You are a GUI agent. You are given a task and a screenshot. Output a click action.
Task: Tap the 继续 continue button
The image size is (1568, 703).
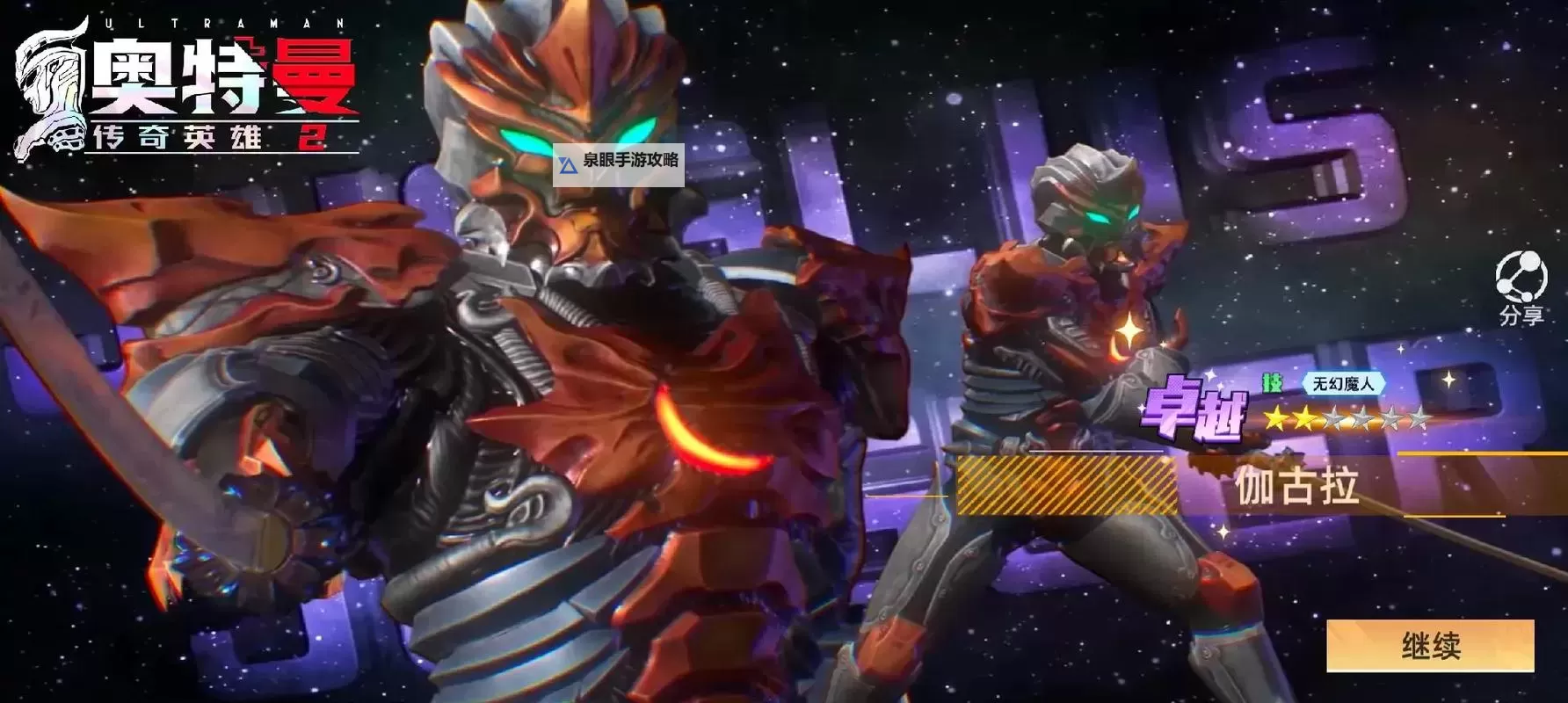coord(1430,646)
